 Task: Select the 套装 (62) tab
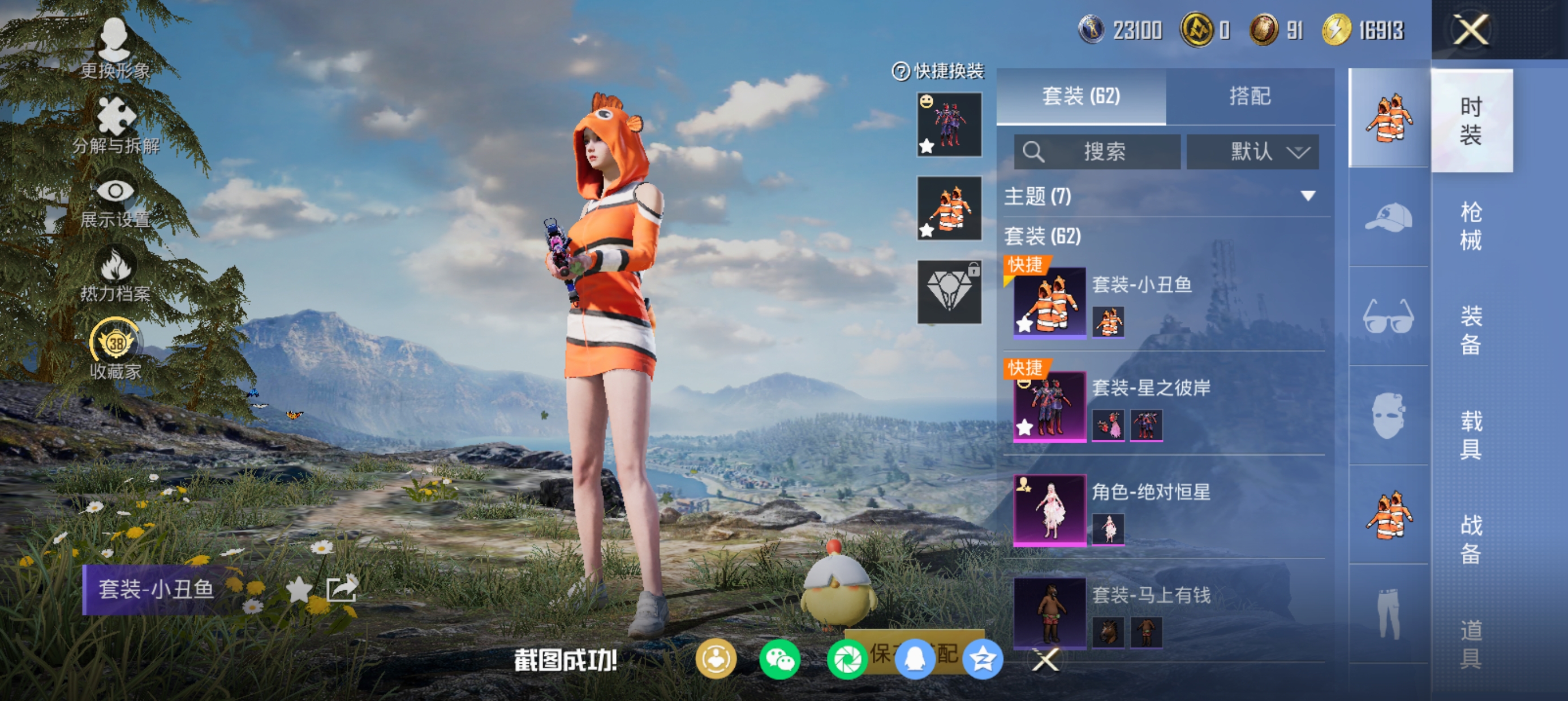pos(1081,96)
